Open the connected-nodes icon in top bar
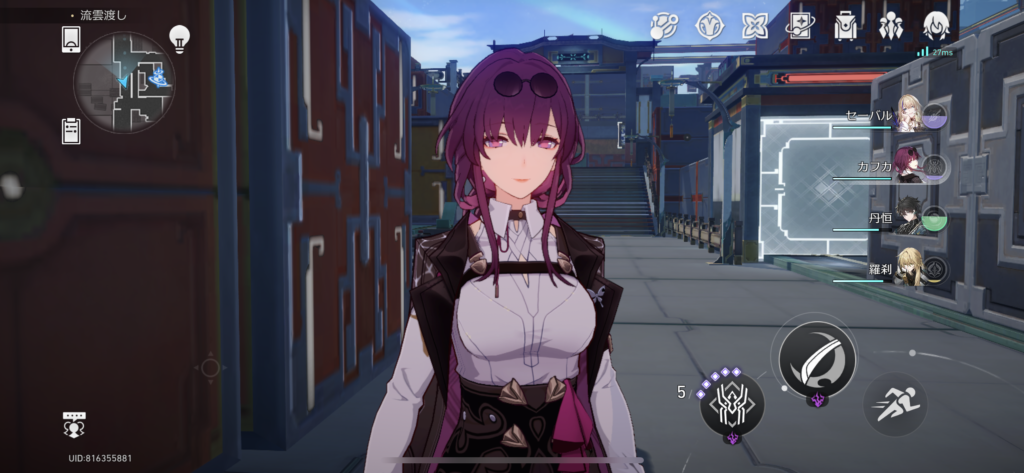The image size is (1024, 473). point(664,25)
